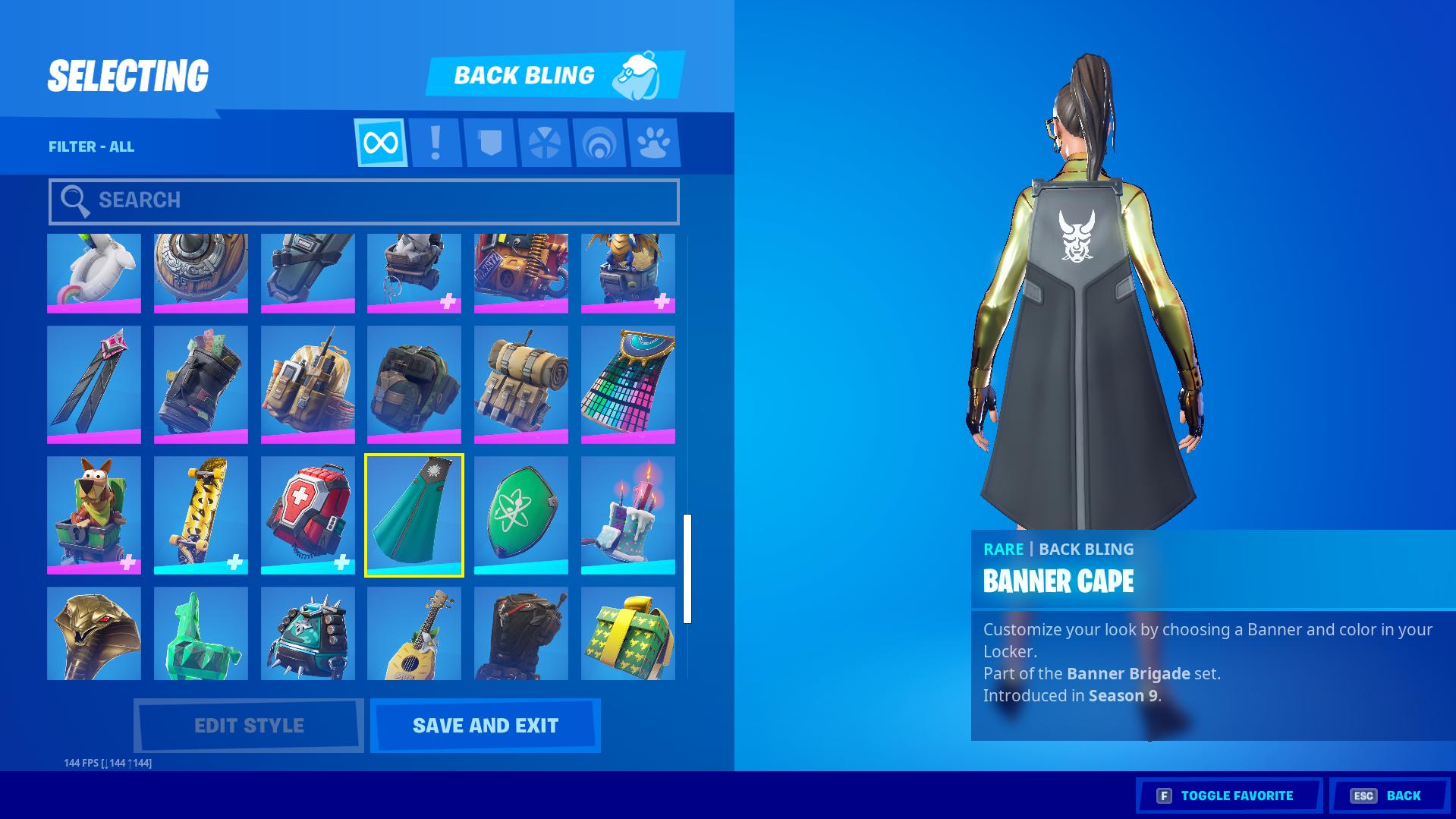This screenshot has height=819, width=1456.
Task: Toggle Favorite for this back bling
Action: point(1229,795)
